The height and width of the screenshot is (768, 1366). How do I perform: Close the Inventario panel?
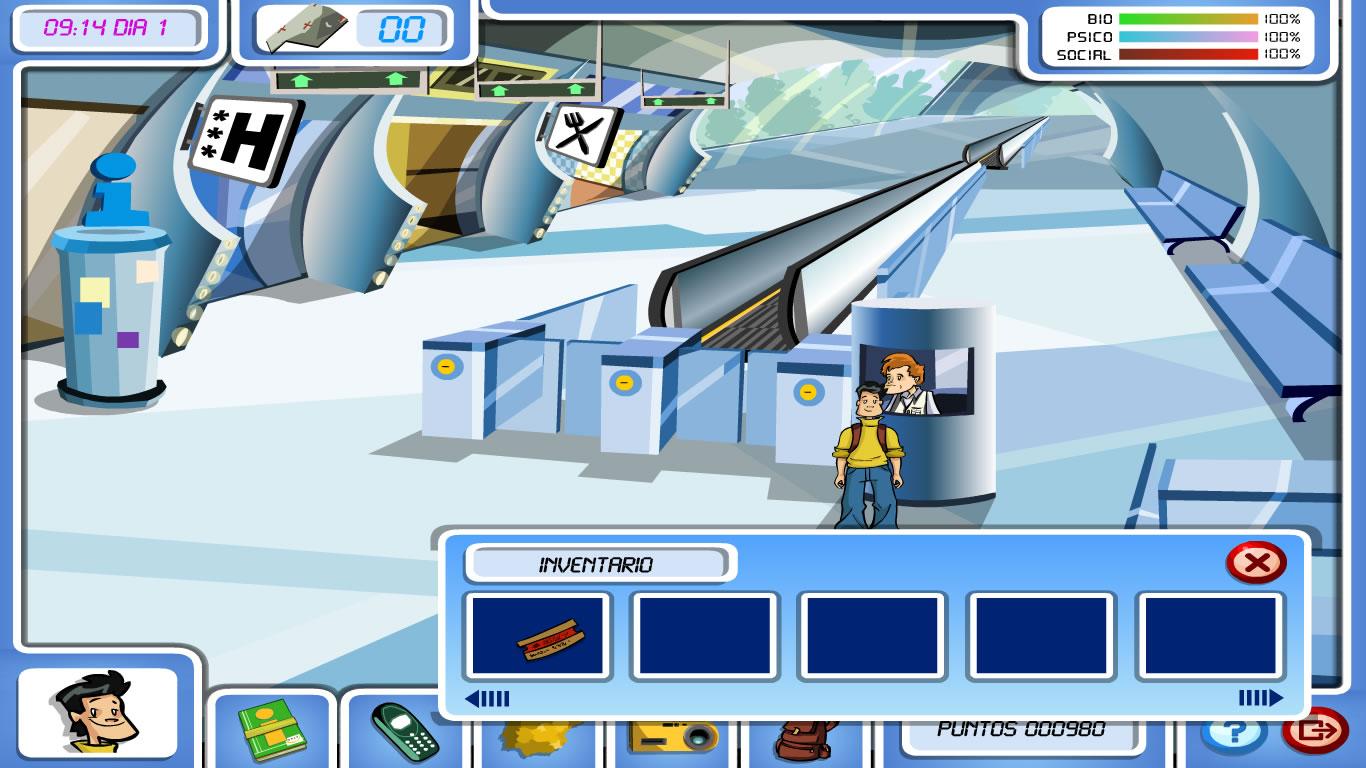tap(1256, 563)
